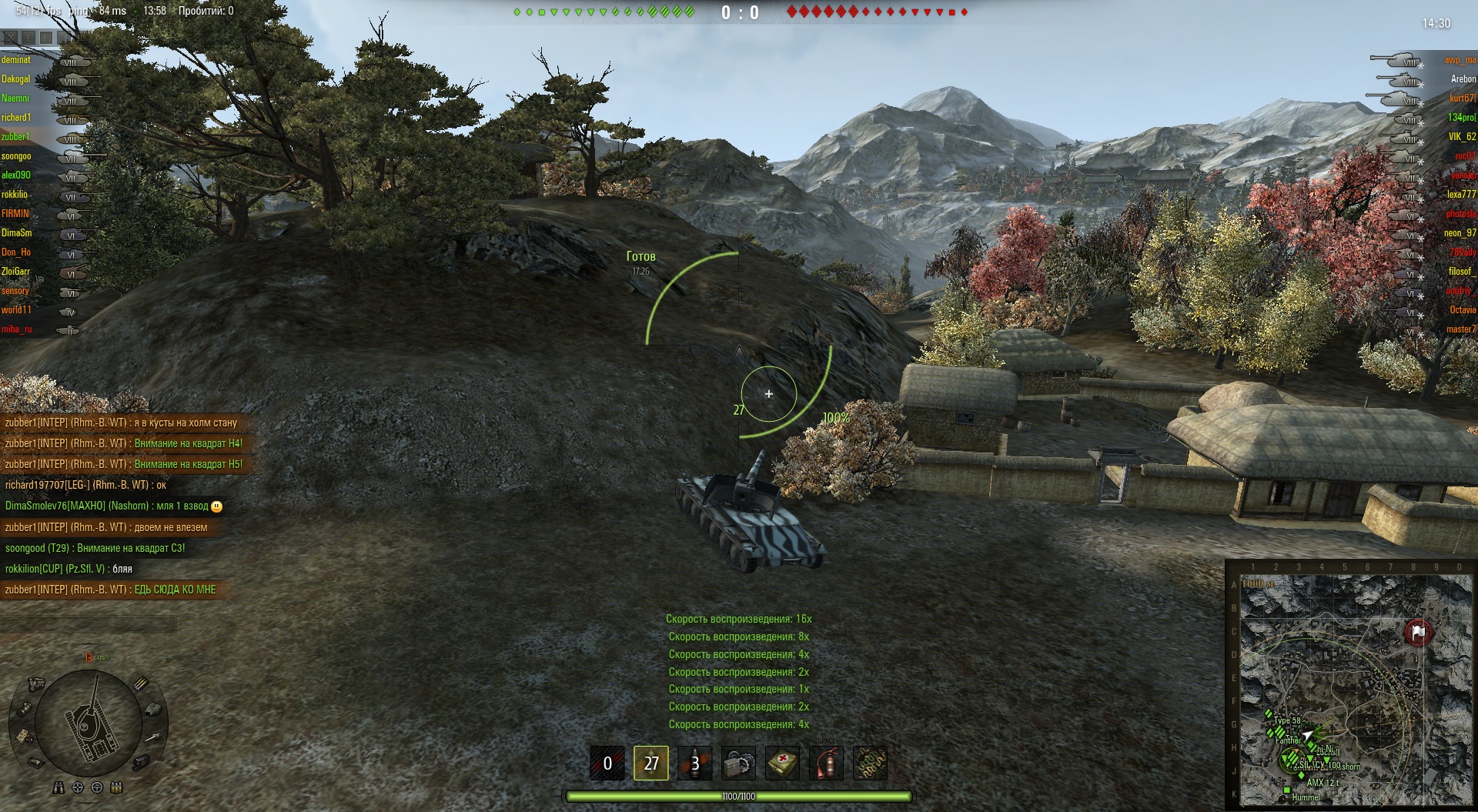
Task: Click the binoculars crew icon
Action: [59, 787]
